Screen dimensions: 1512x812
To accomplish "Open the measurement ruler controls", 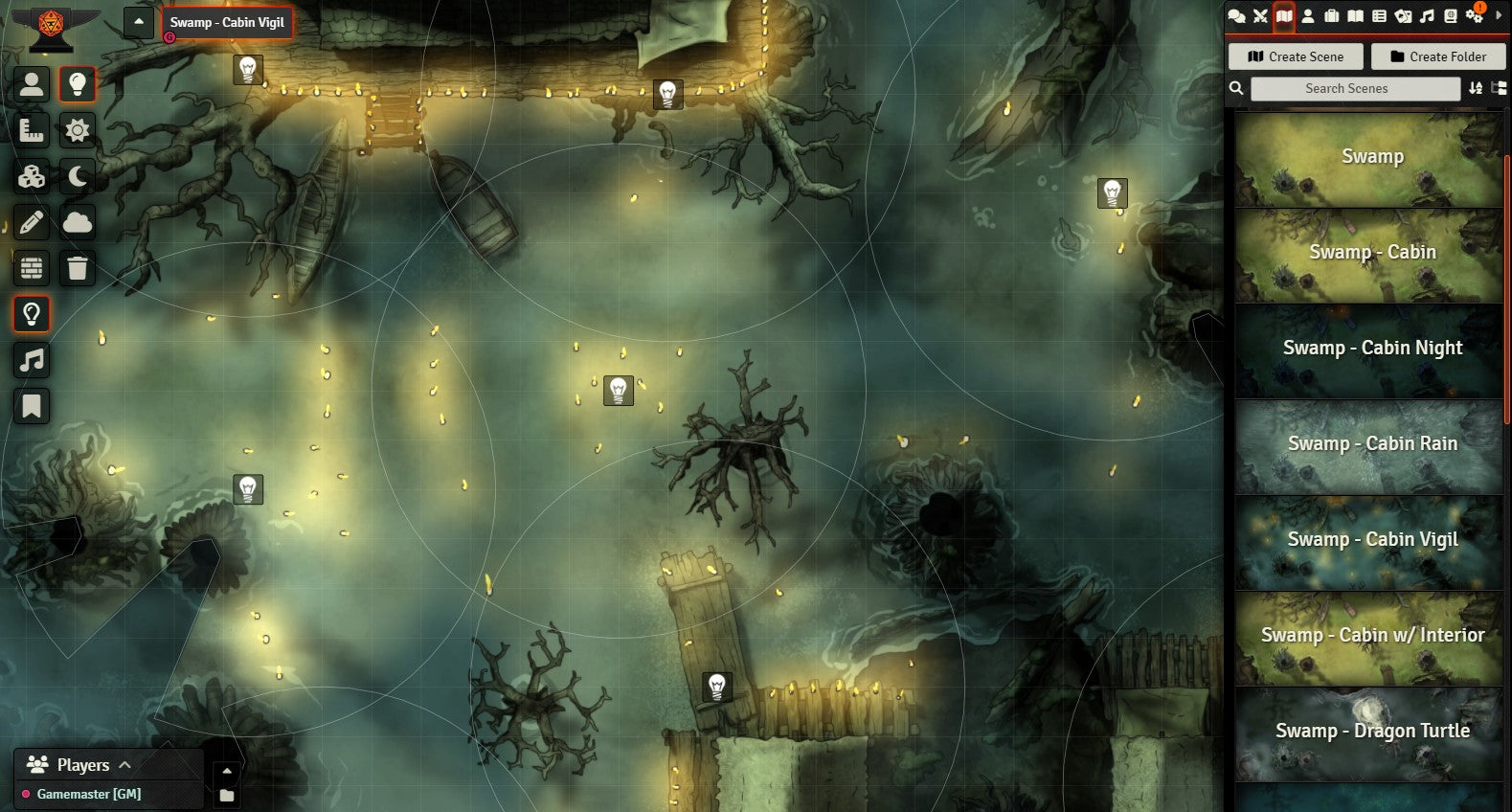I will pos(32,130).
